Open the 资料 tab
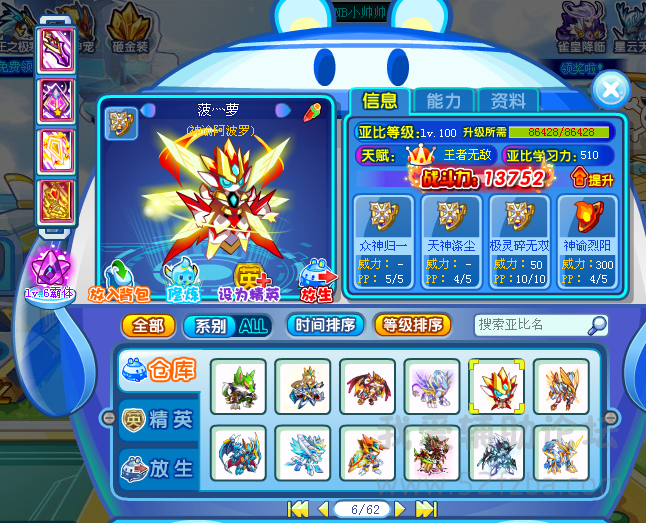 (x=508, y=101)
